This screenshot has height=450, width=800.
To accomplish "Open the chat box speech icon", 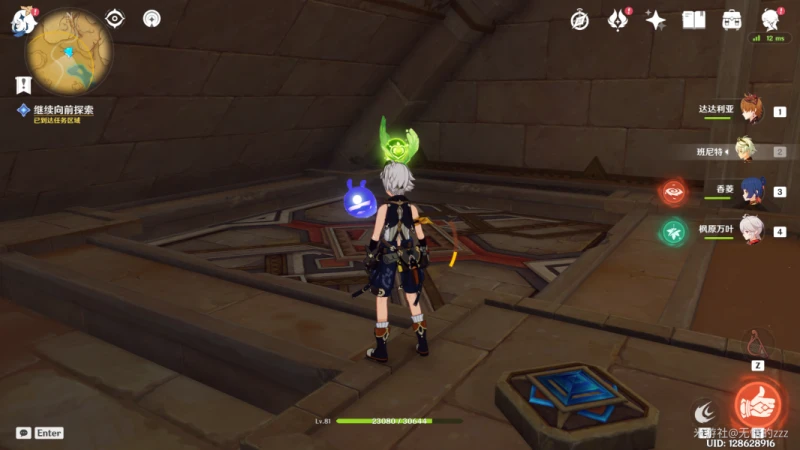I will 23,433.
